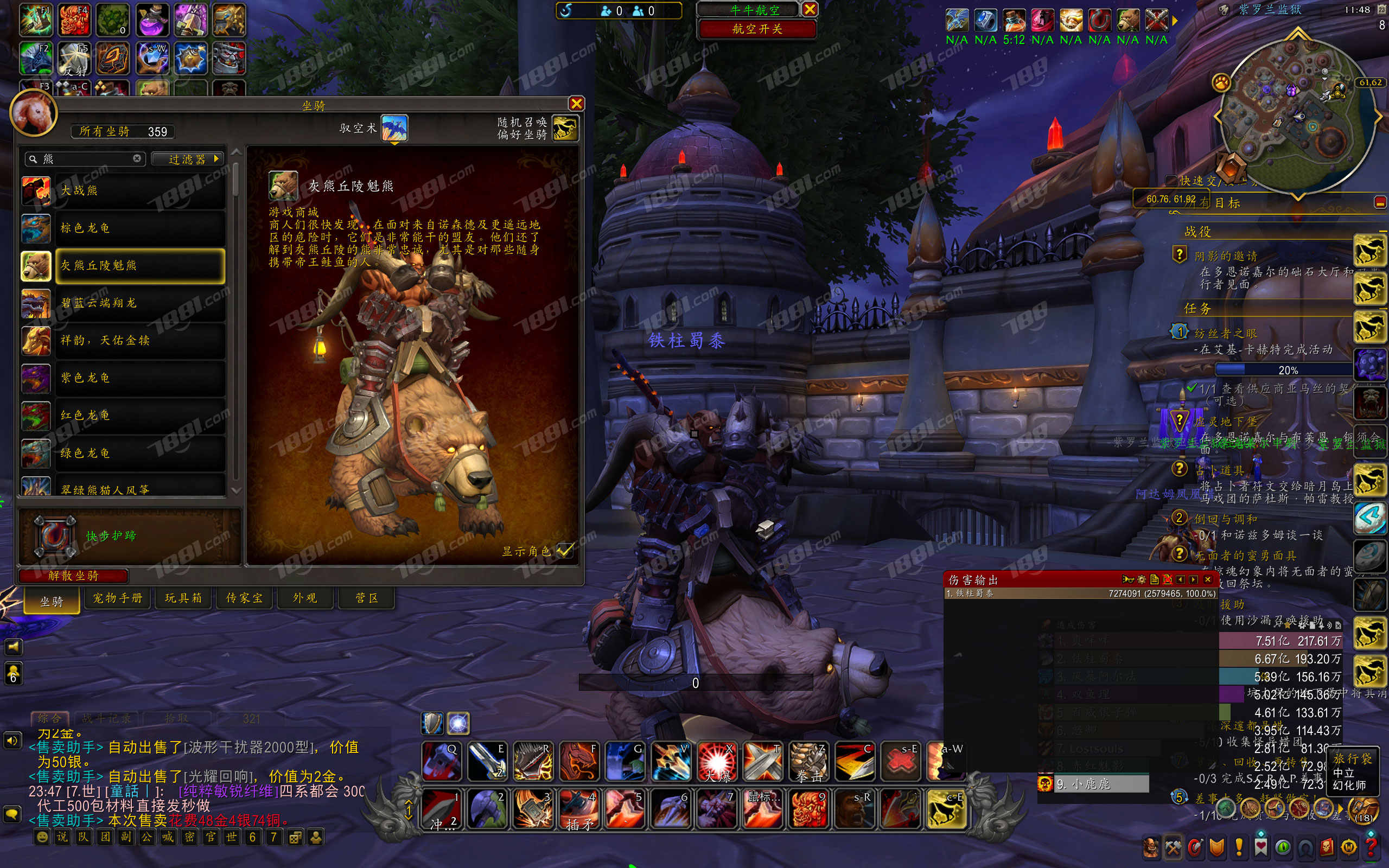Close the 牛牛航空 addon panel

pyautogui.click(x=810, y=9)
